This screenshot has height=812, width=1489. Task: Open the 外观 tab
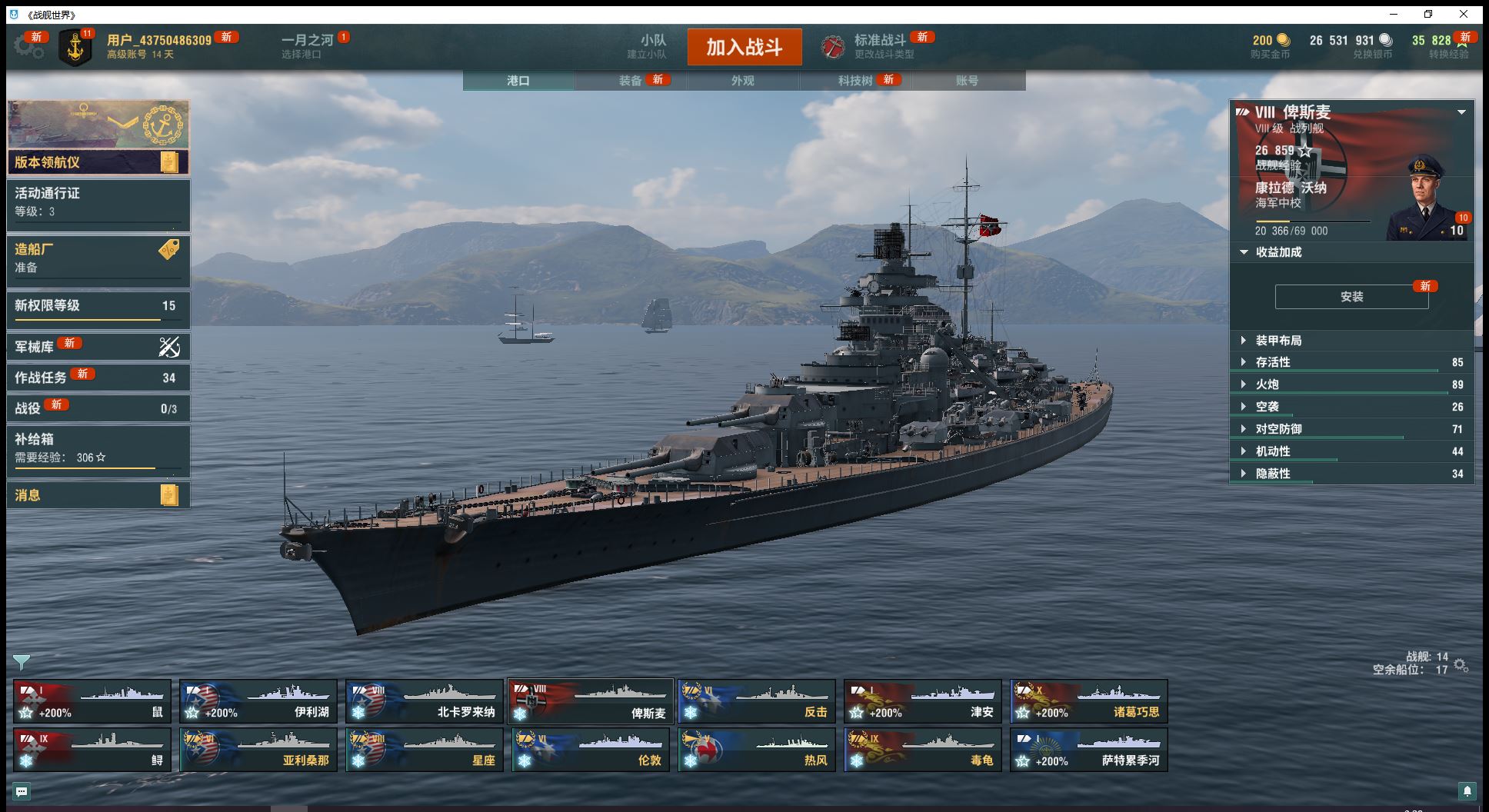coord(742,81)
